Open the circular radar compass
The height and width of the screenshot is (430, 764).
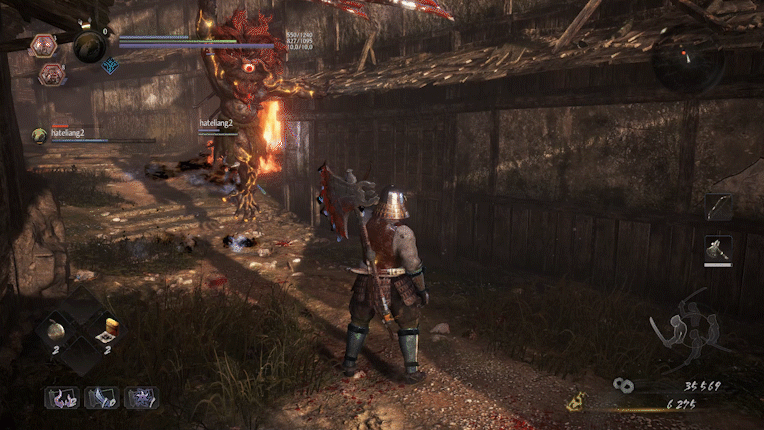point(686,62)
